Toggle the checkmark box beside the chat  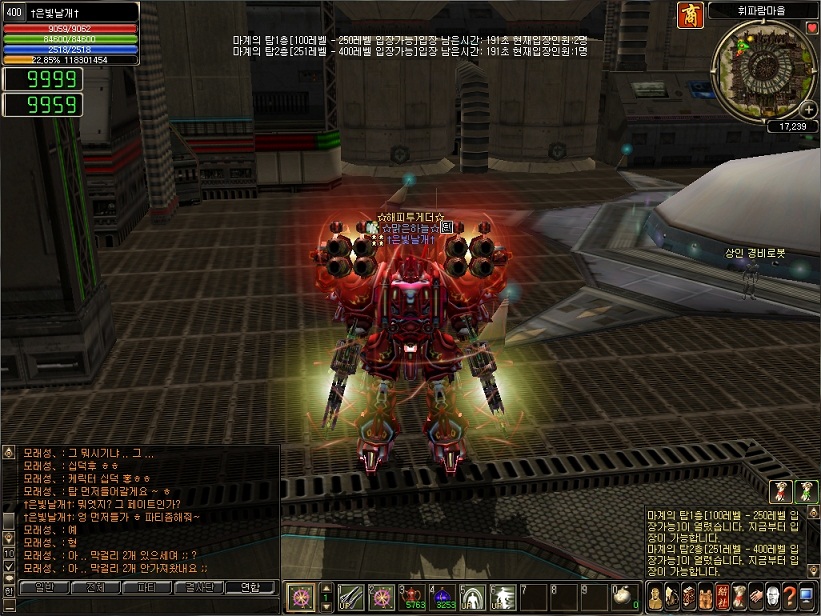tap(9, 567)
